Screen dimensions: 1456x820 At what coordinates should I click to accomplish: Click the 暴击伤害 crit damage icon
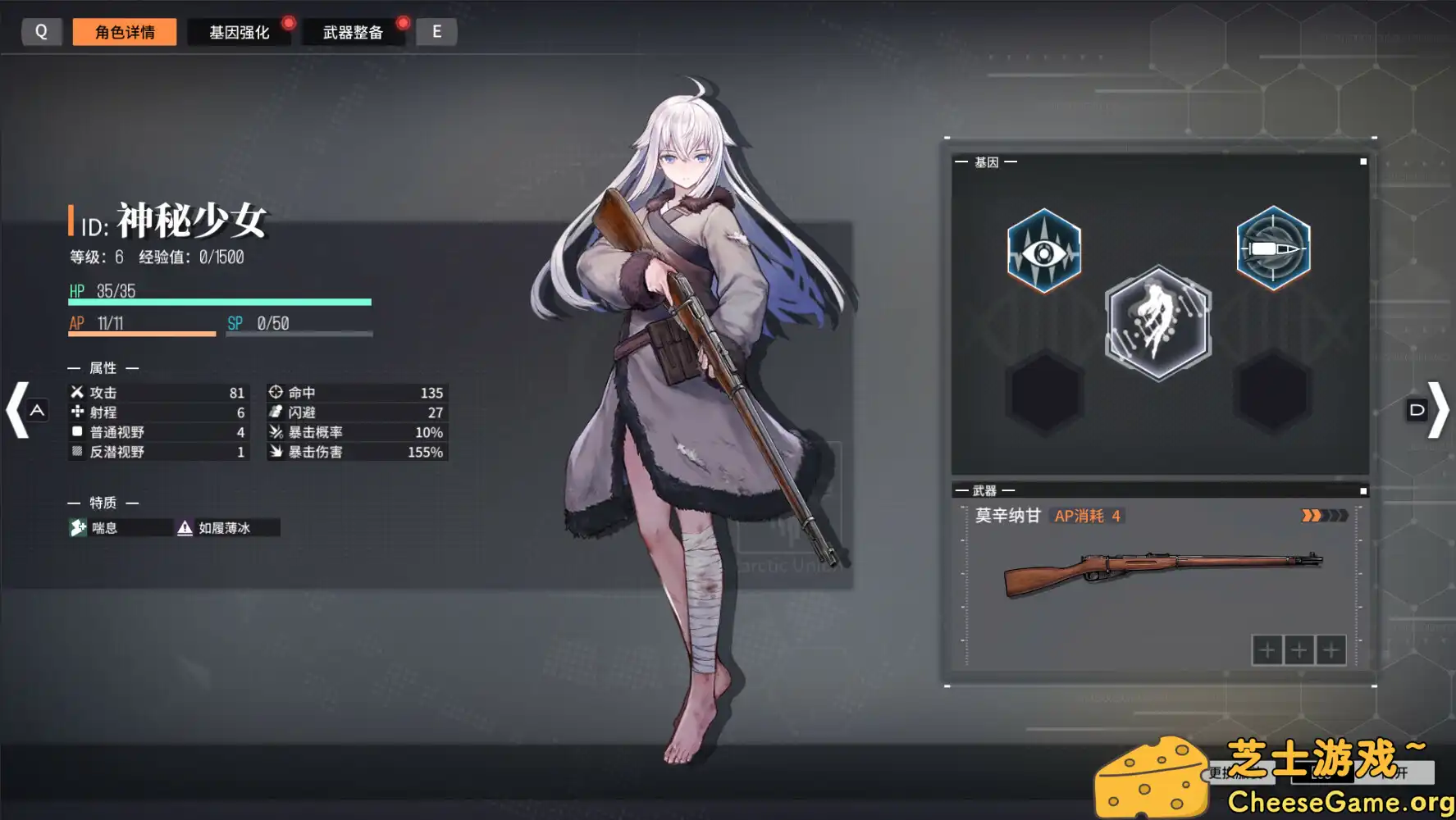coord(276,452)
